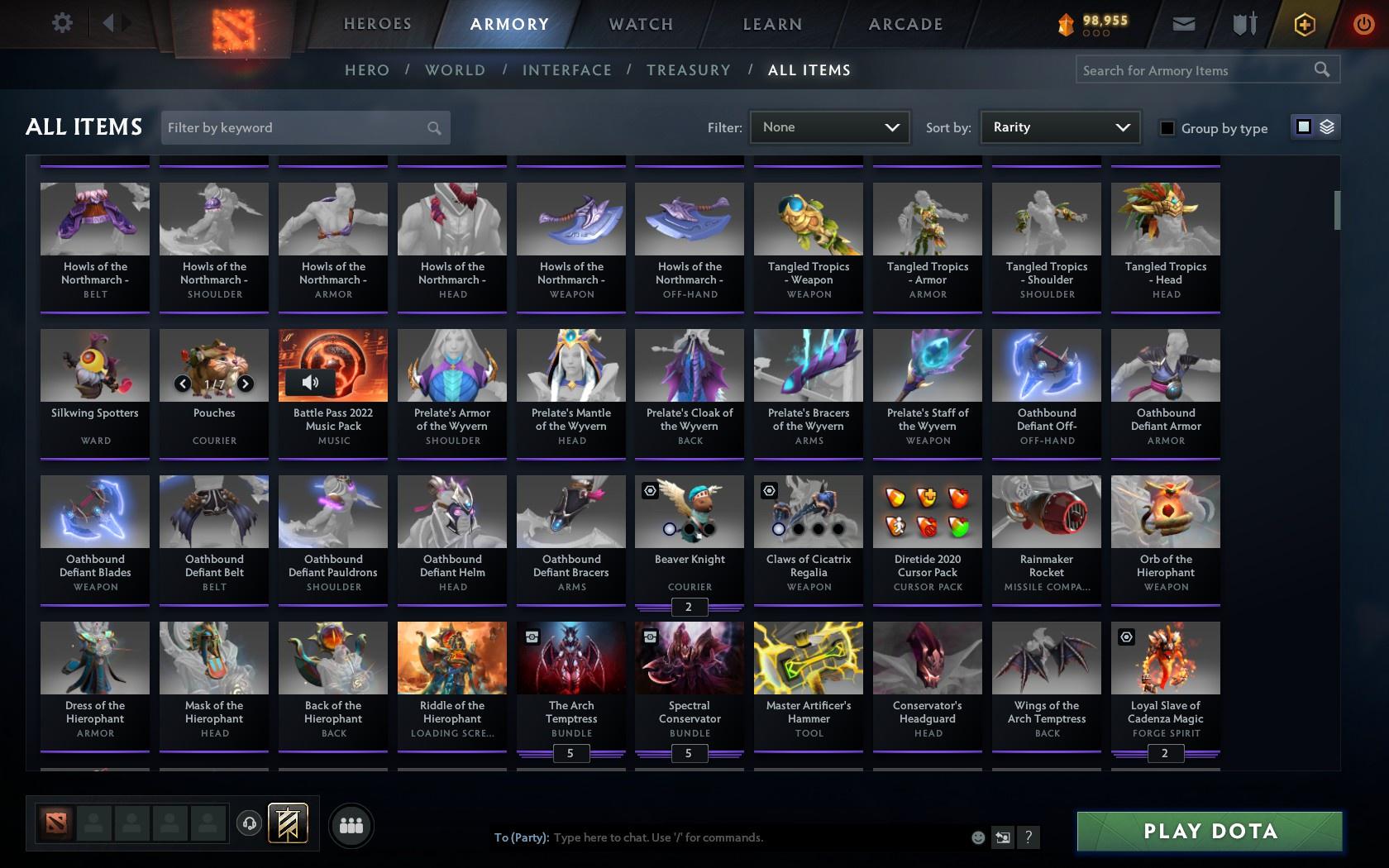1389x868 pixels.
Task: Click the shield and sword loadout icon
Action: click(1243, 23)
